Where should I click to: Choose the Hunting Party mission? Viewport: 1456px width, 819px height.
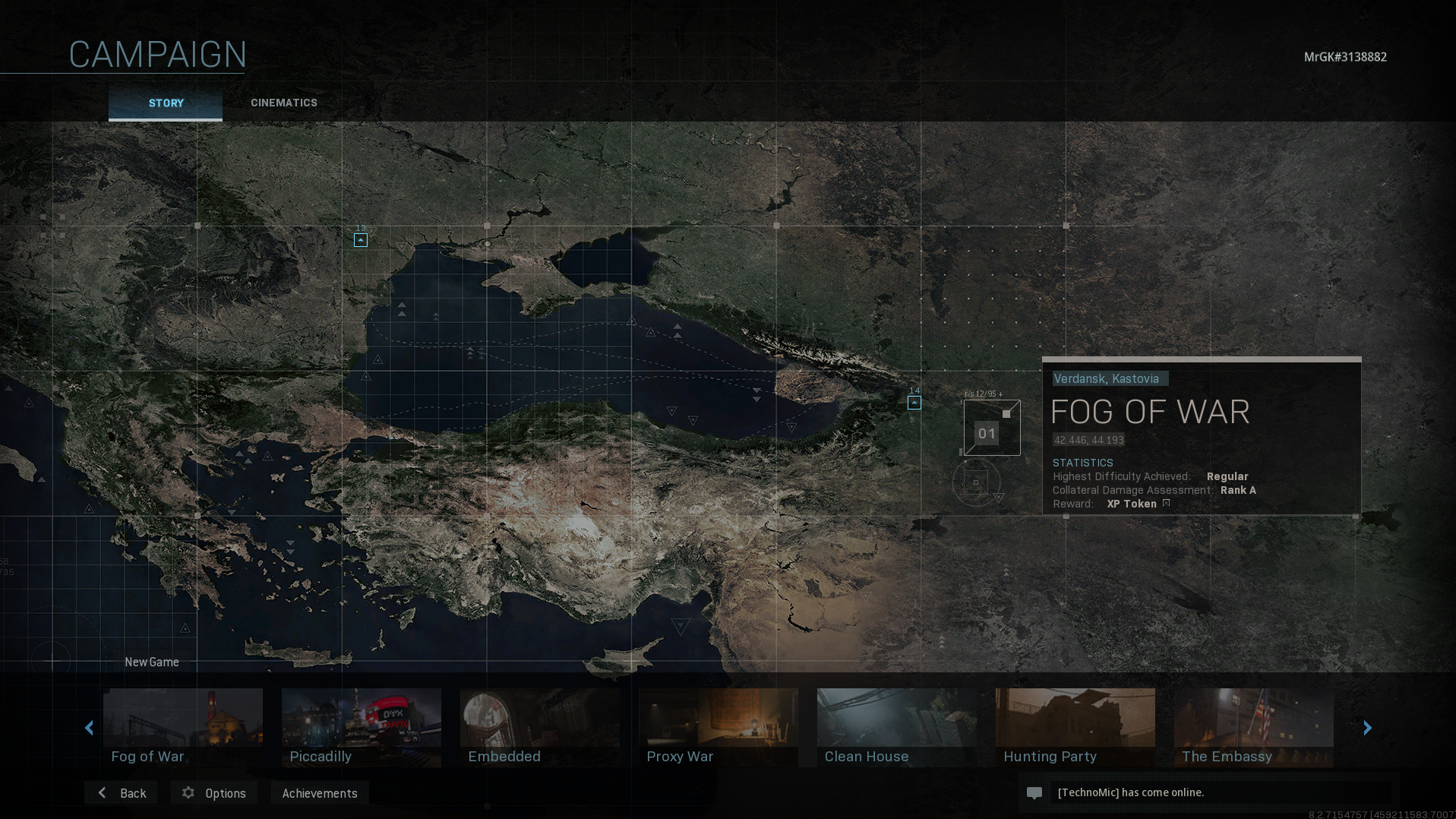click(1075, 727)
